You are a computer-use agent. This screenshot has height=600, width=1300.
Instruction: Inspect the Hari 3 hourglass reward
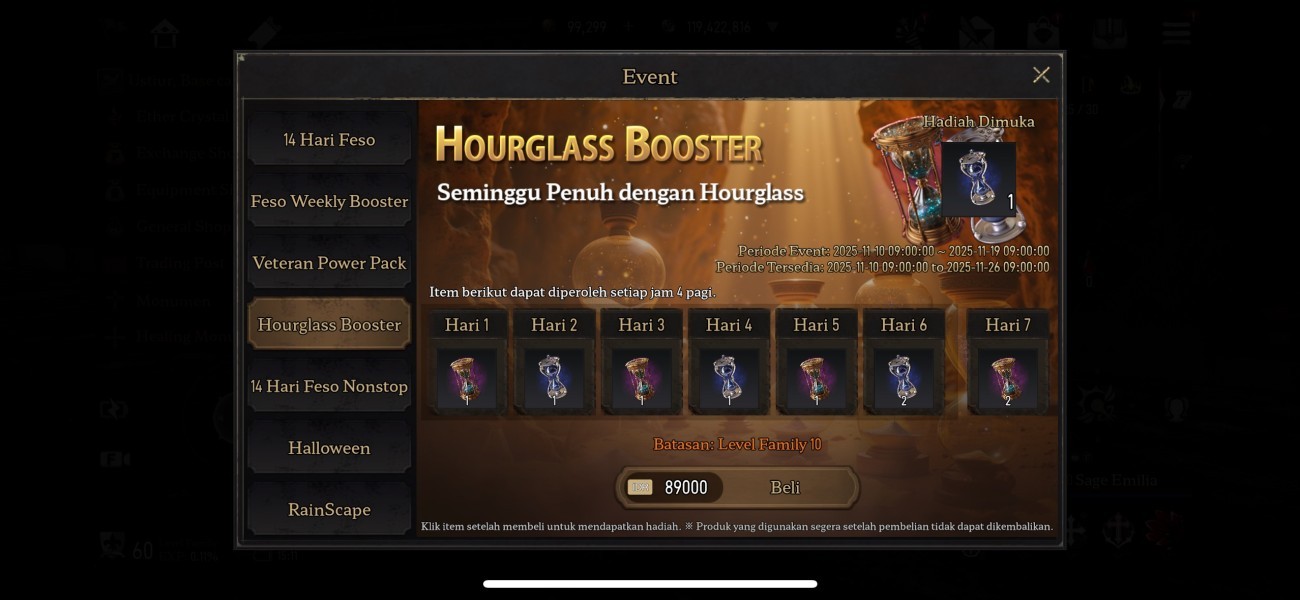tap(642, 378)
